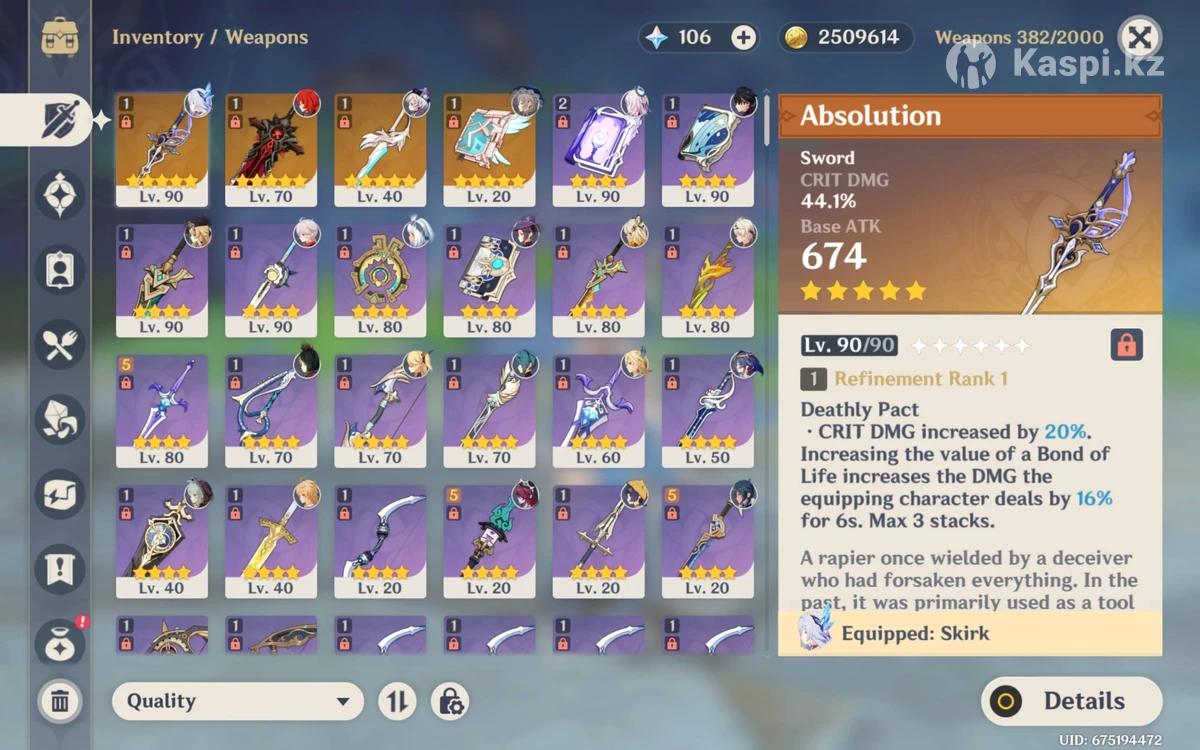Open the Character Development Items tab
1200x750 pixels.
tap(60, 269)
